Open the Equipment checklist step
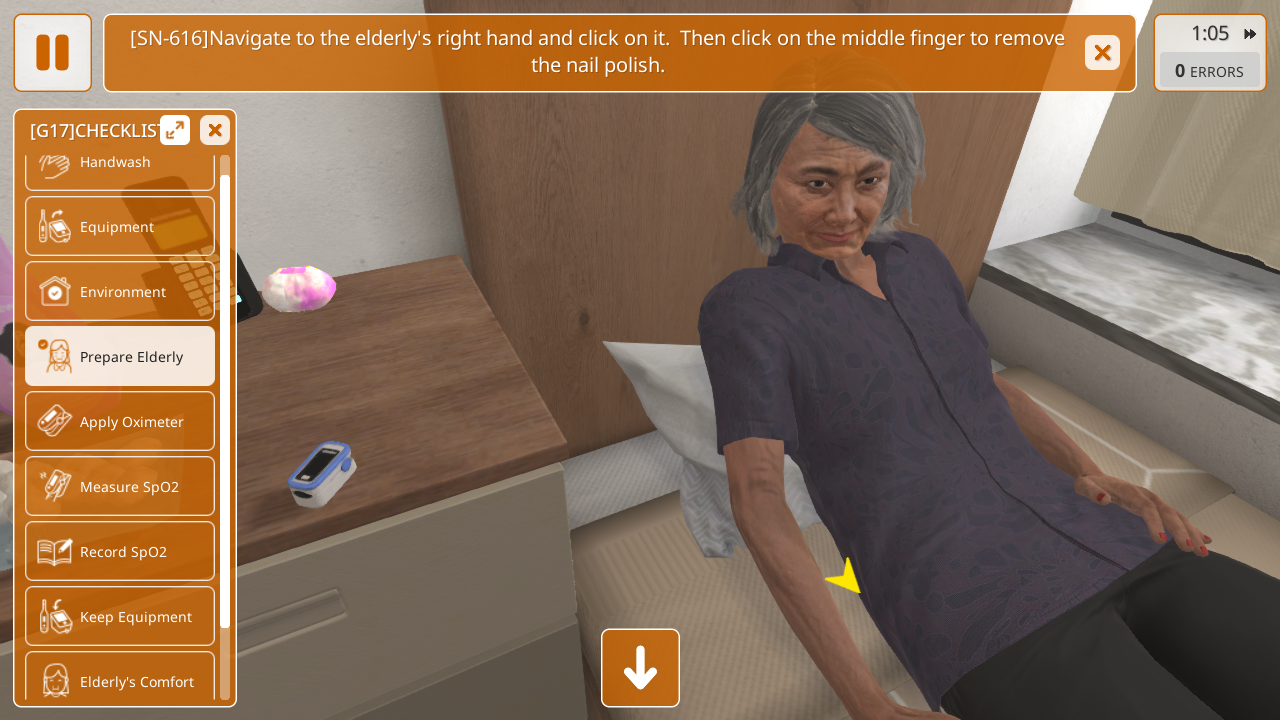 point(120,227)
